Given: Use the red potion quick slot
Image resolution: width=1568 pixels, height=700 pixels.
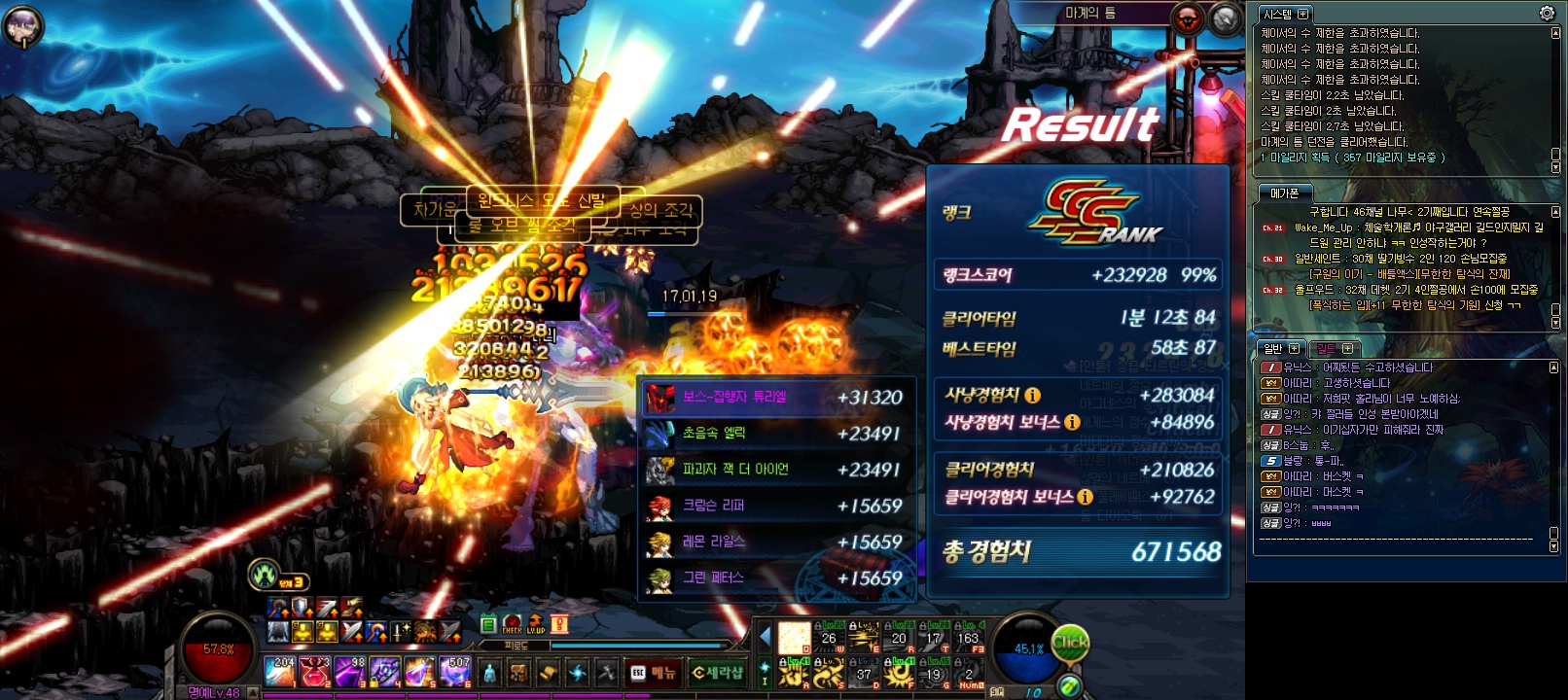Looking at the screenshot, I should tap(314, 671).
